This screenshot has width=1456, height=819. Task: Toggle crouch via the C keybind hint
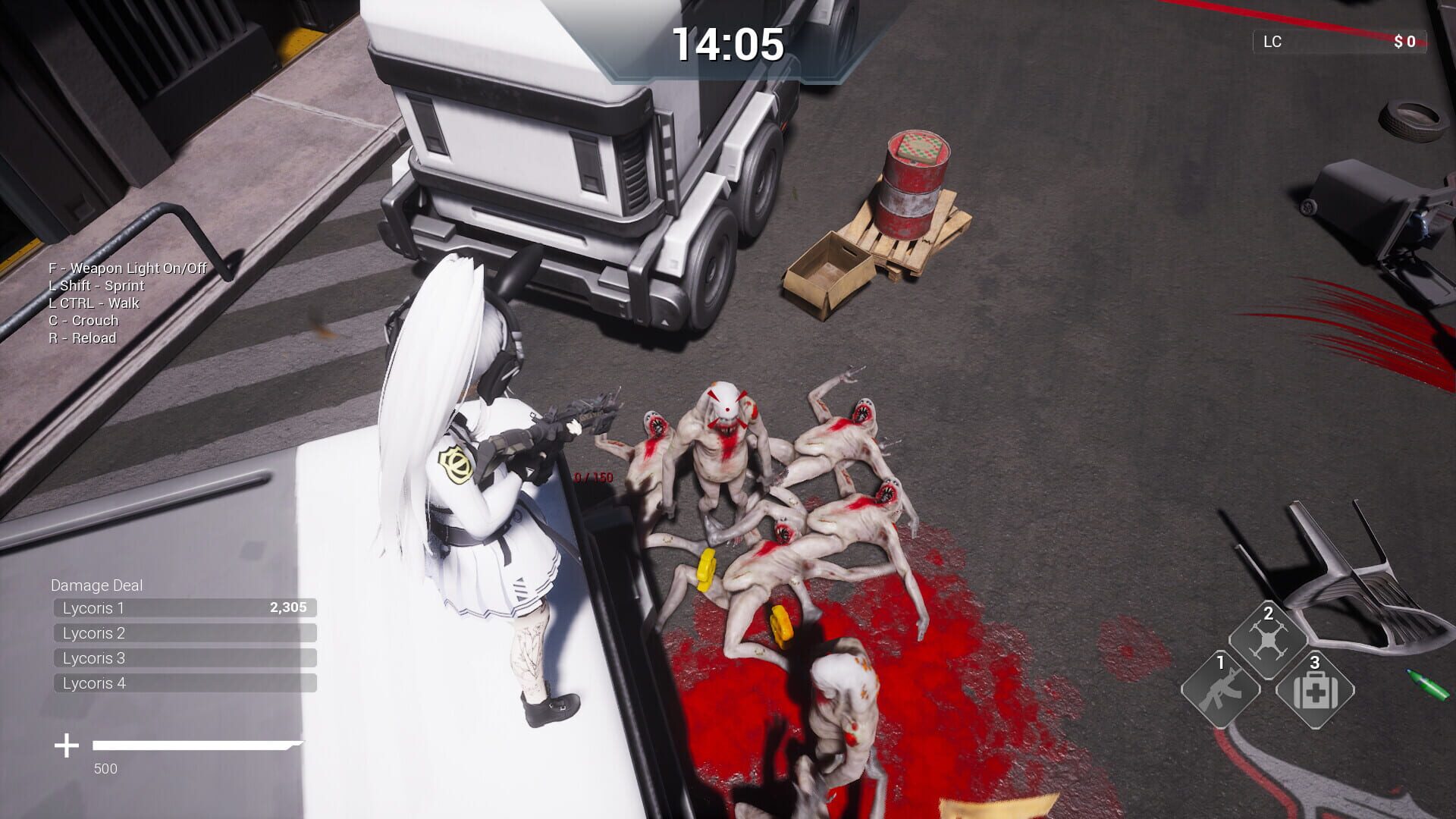click(x=82, y=320)
